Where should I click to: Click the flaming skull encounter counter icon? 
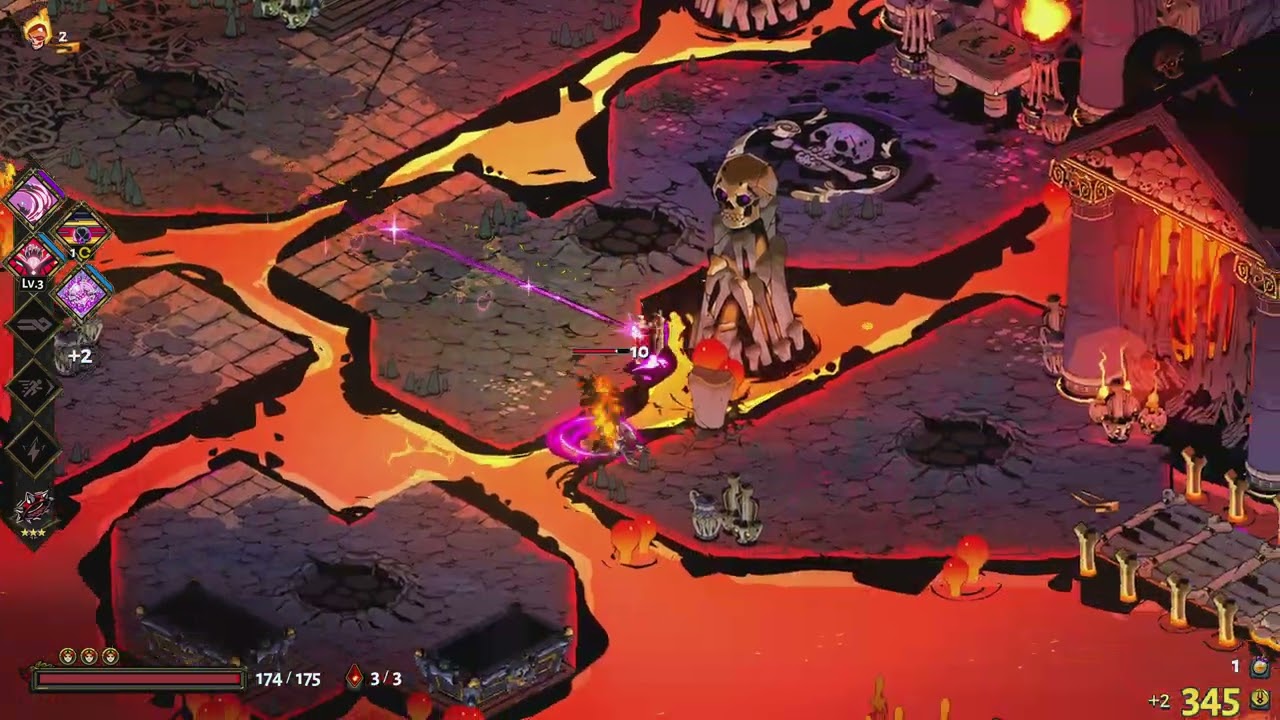coord(39,30)
